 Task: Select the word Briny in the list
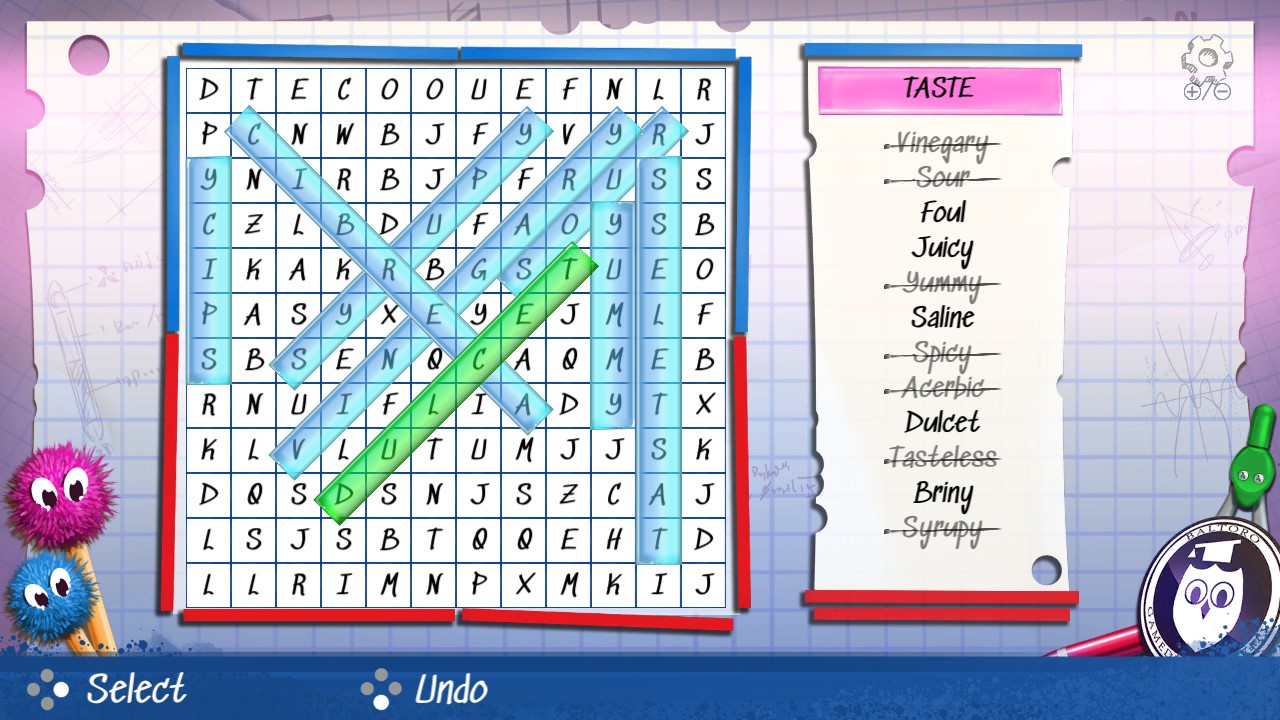941,493
